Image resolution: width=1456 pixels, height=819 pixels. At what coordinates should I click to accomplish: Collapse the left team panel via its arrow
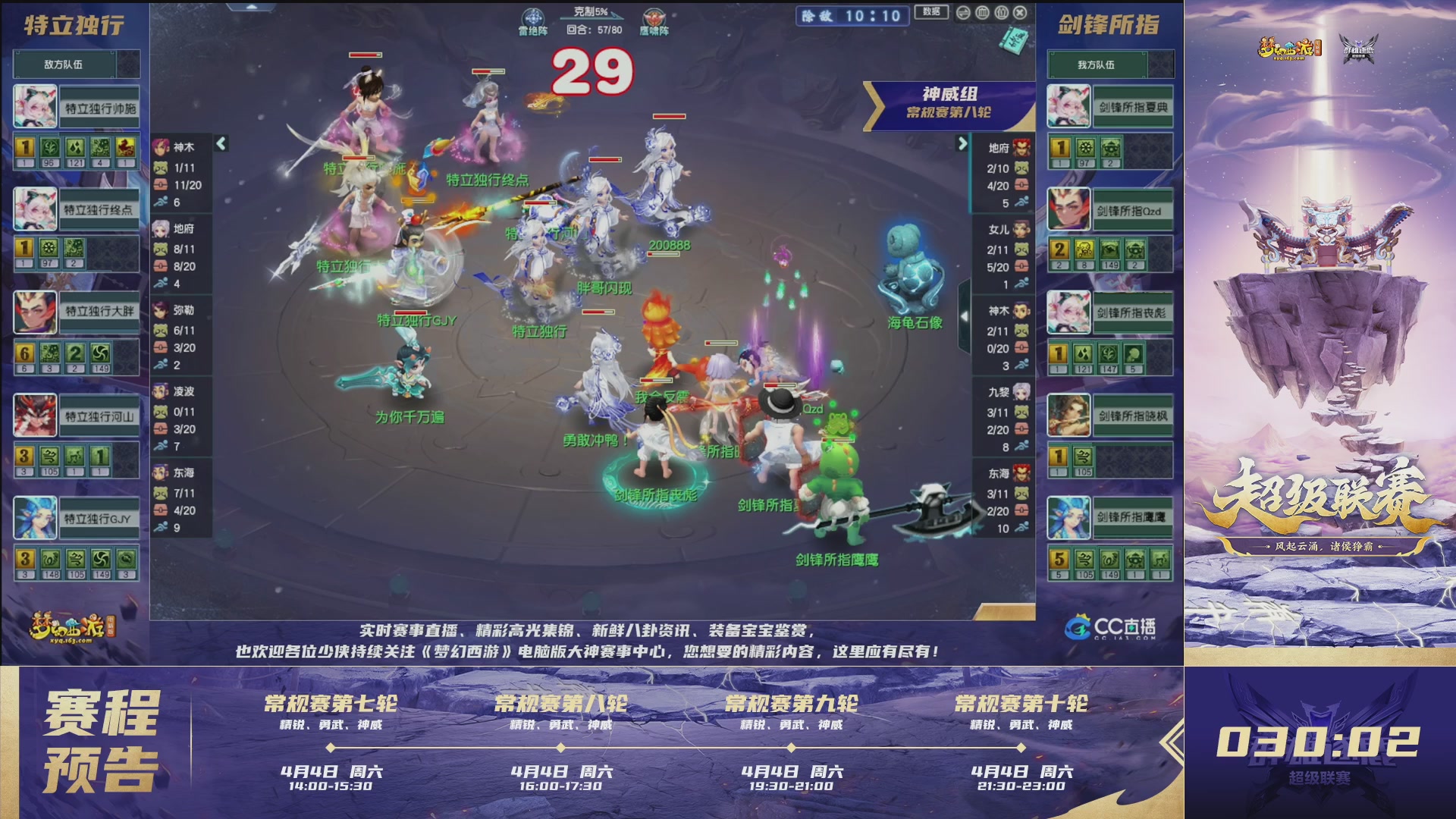pyautogui.click(x=219, y=142)
